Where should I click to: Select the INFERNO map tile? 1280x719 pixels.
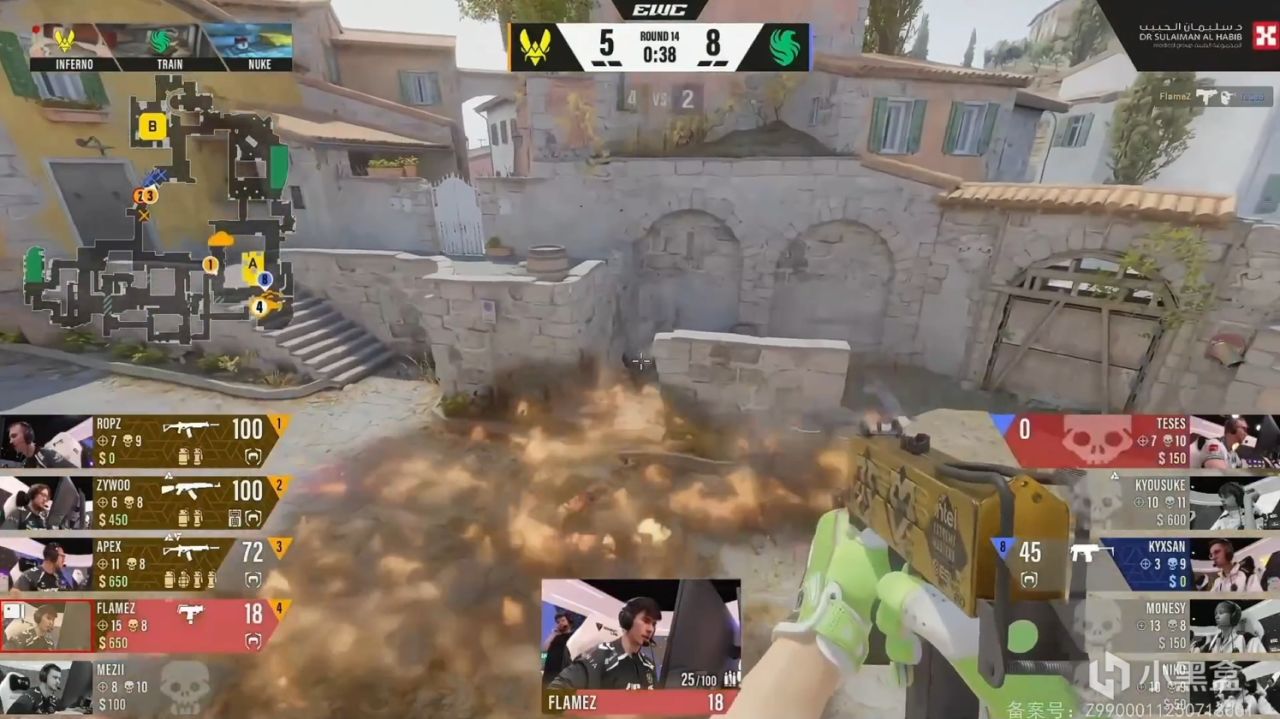(73, 47)
